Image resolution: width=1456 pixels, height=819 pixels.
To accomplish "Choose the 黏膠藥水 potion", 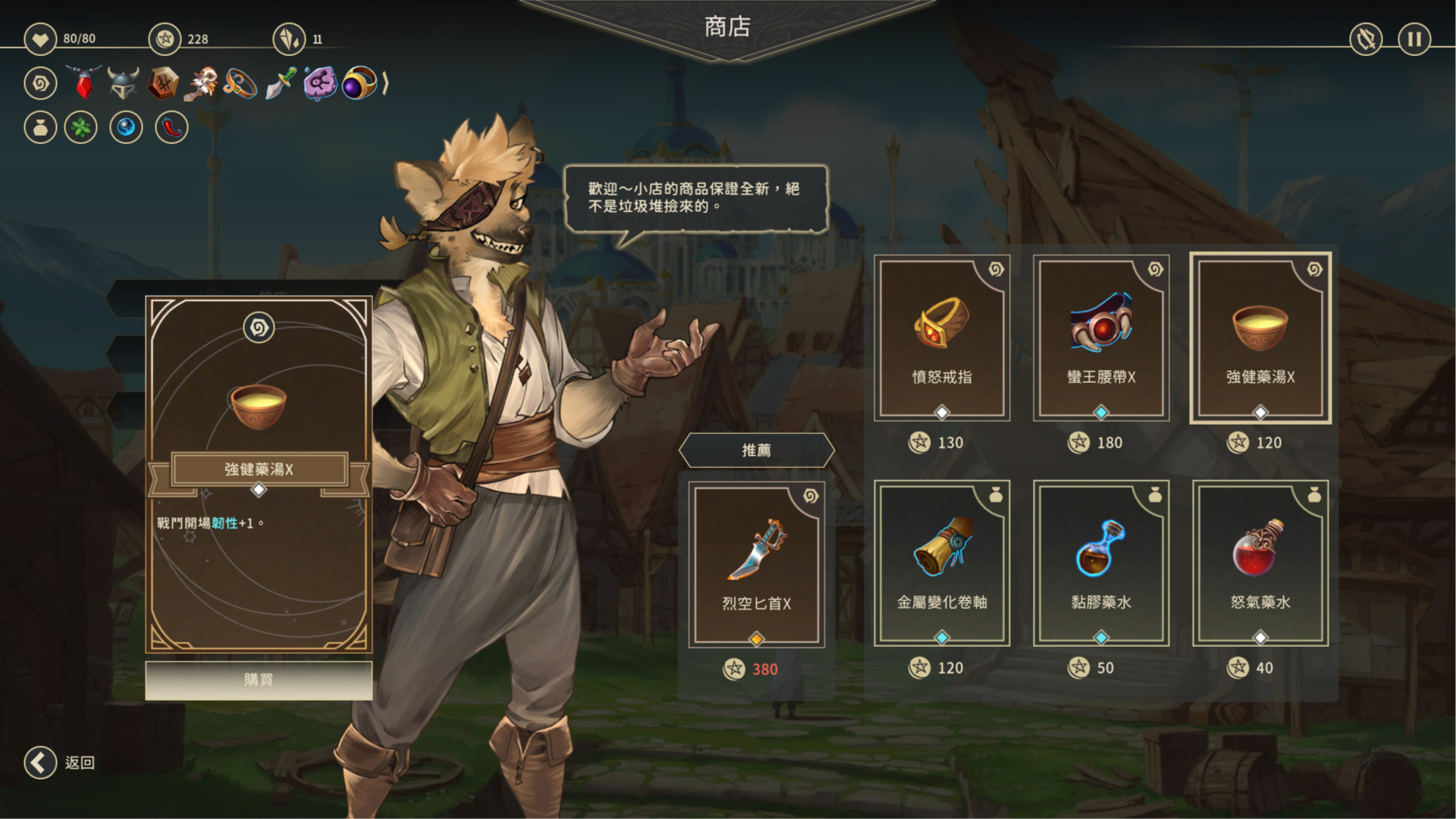I will 1101,563.
